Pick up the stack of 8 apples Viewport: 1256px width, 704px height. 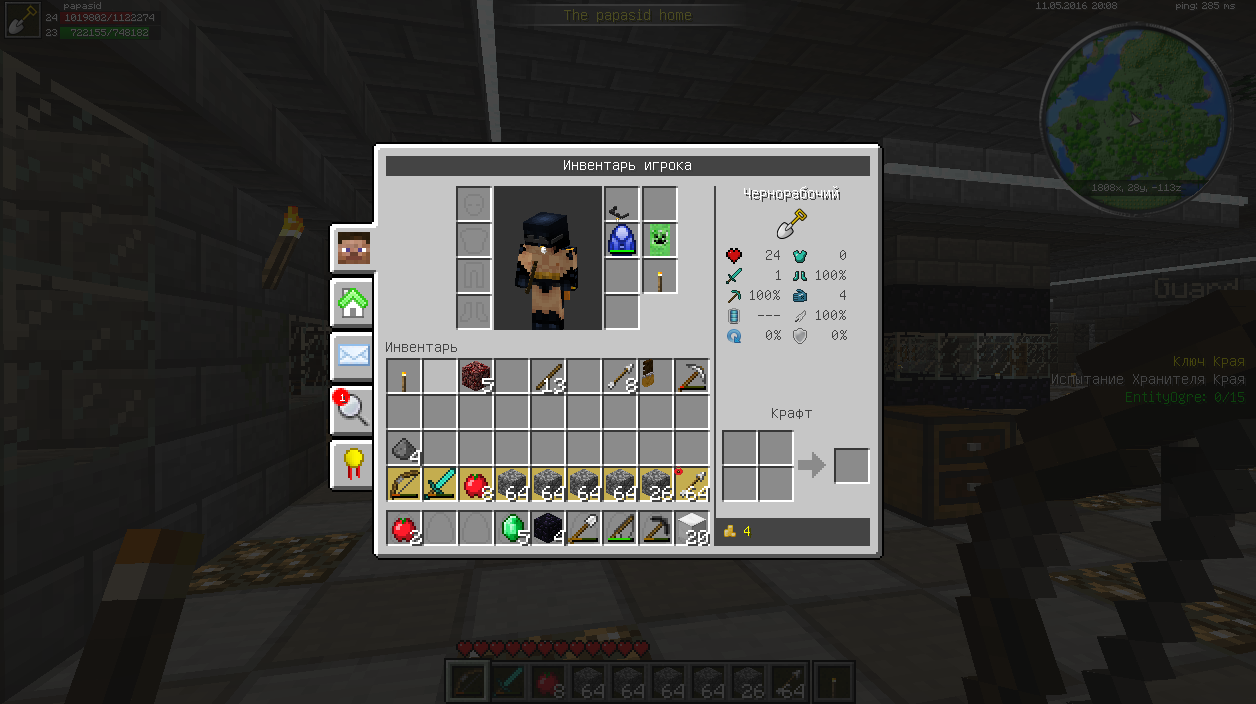476,484
